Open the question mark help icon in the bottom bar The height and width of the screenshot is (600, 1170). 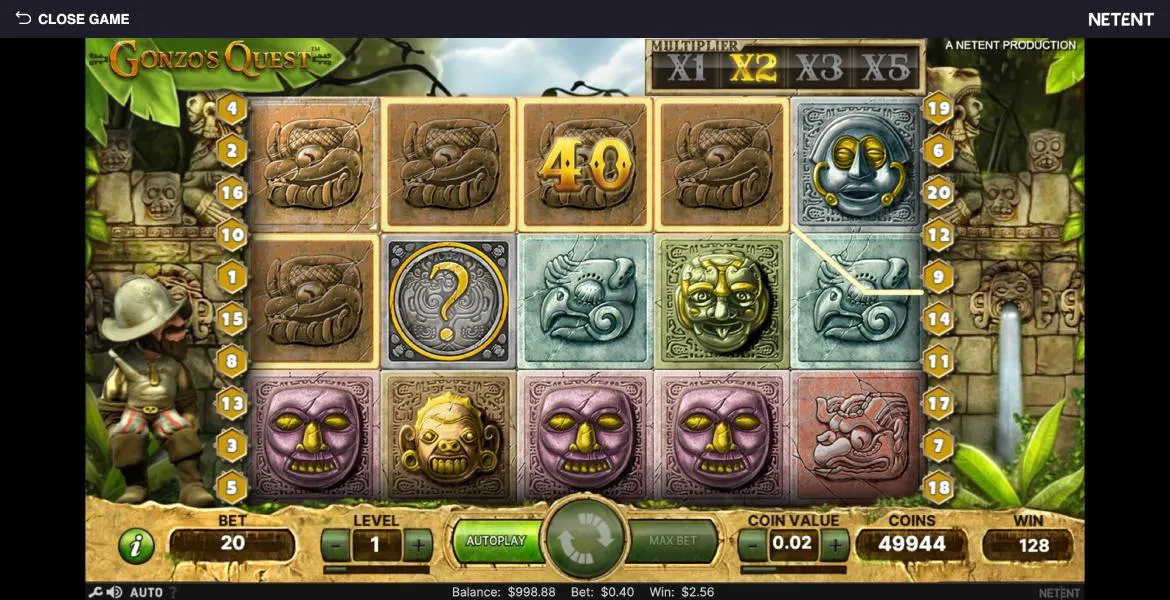click(x=172, y=593)
